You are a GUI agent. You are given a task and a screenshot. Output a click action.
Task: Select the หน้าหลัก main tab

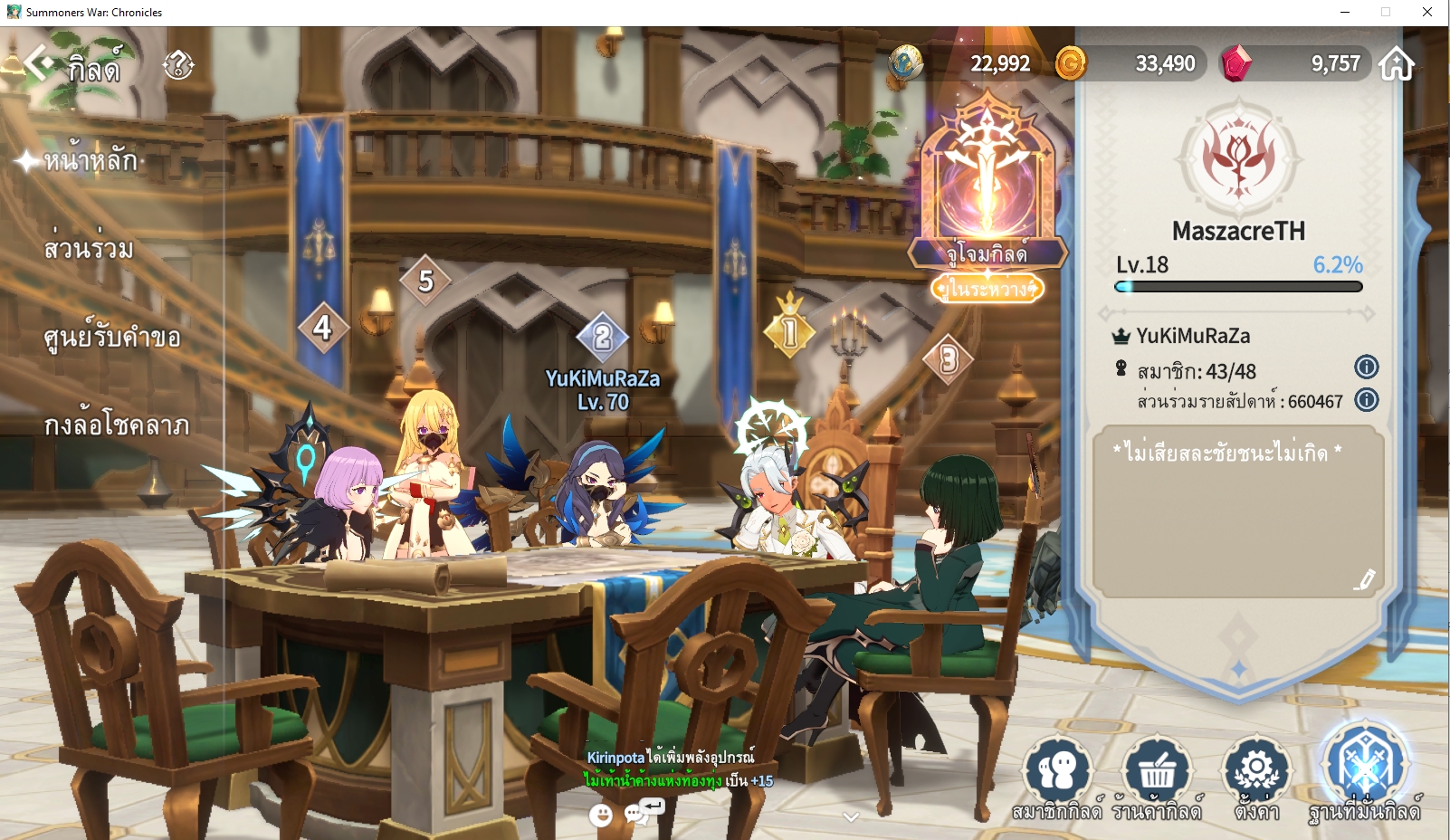pos(91,161)
